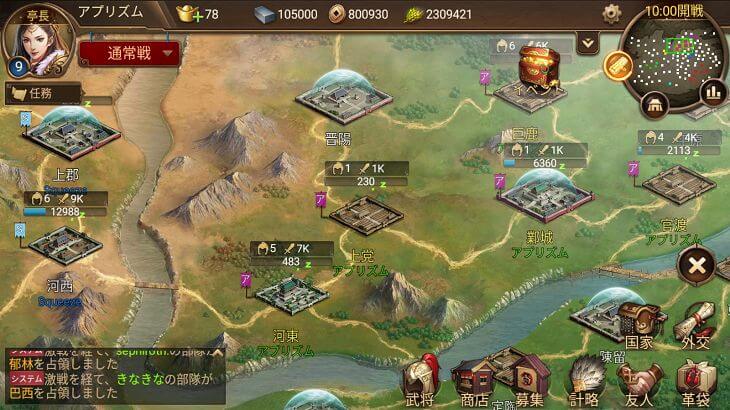The image size is (730, 410).
Task: Open the rankings bar chart icon
Action: point(713,92)
